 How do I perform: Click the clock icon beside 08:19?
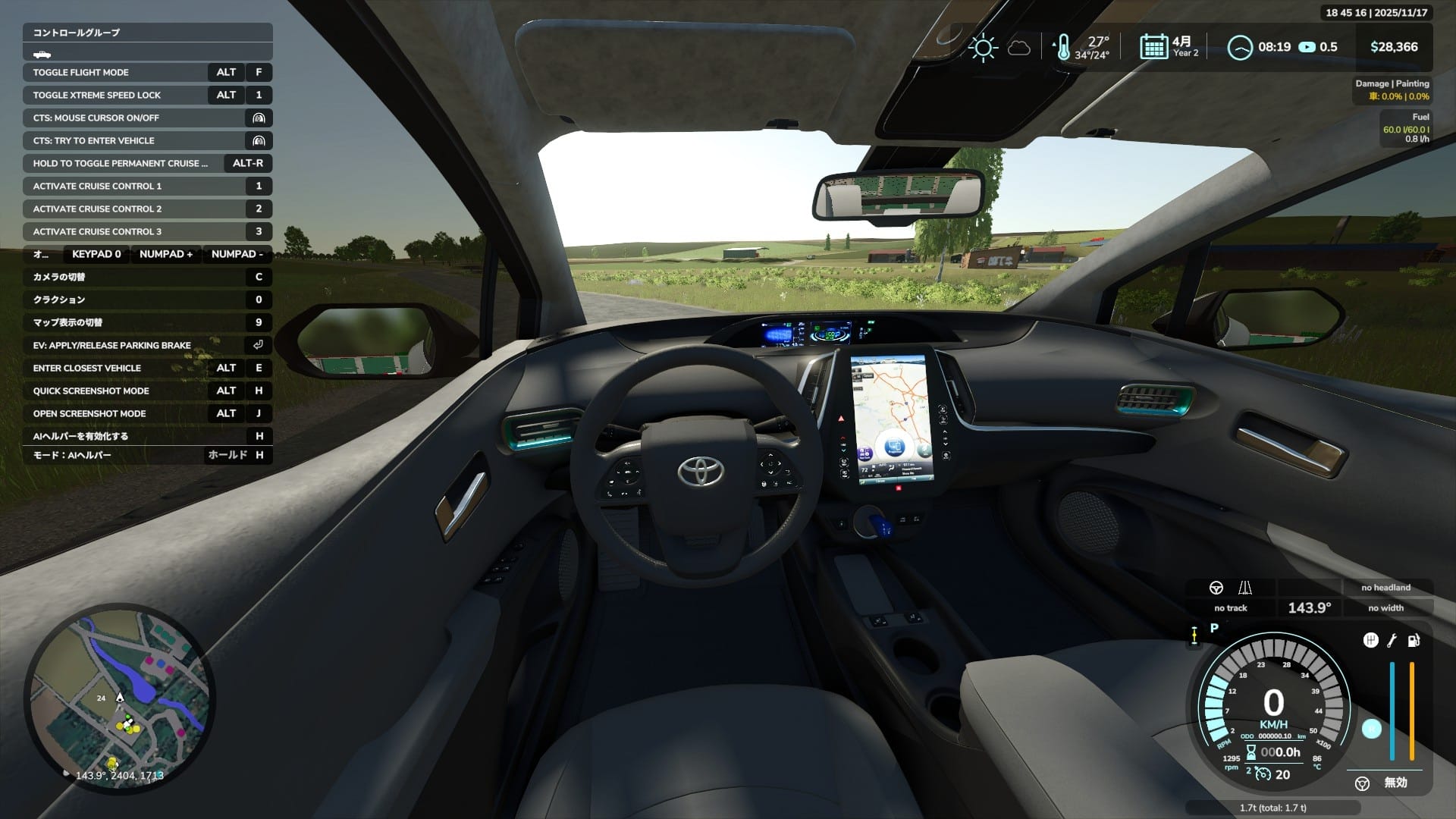point(1241,46)
